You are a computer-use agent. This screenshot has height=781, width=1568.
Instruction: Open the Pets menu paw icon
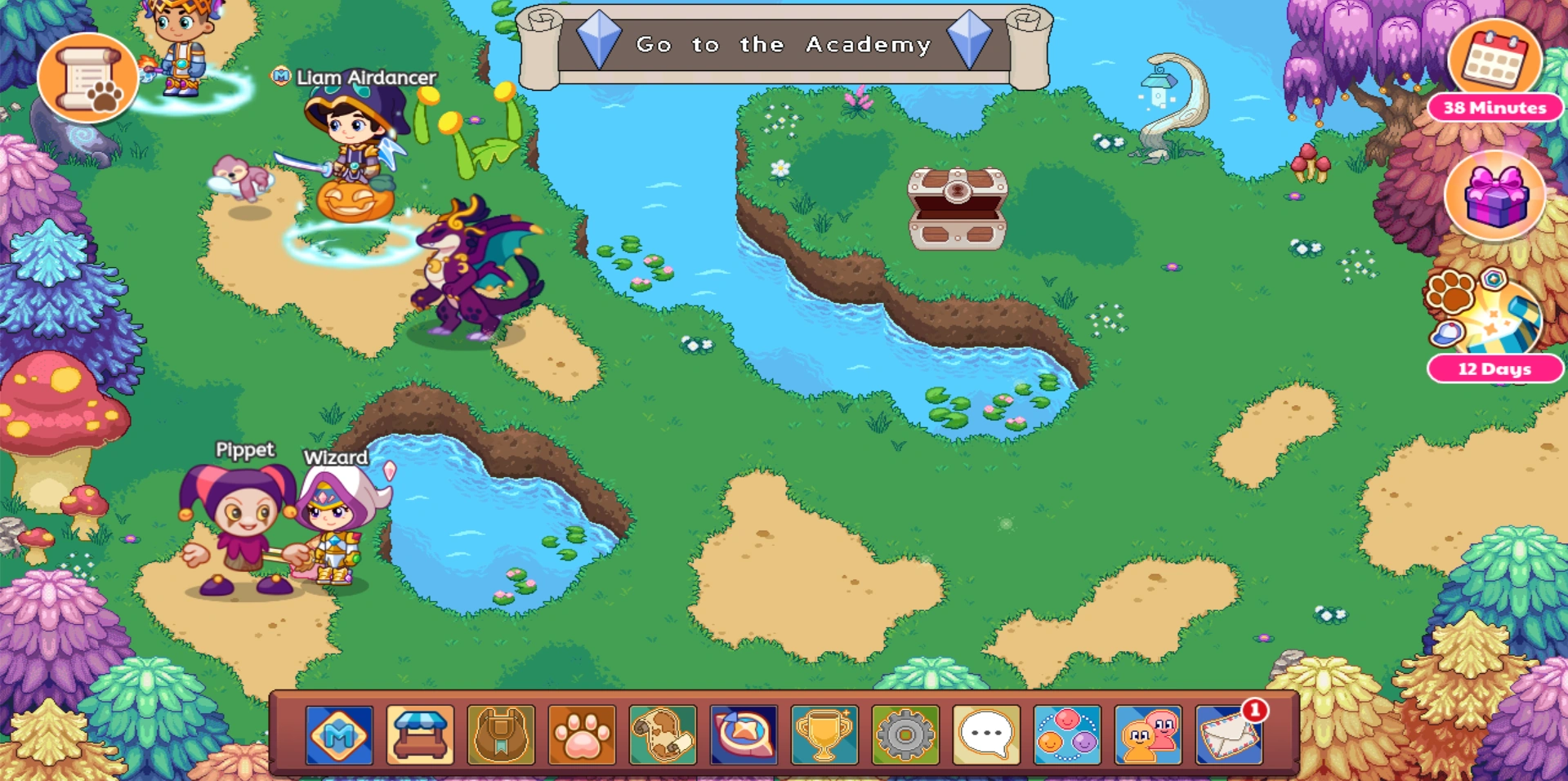581,737
